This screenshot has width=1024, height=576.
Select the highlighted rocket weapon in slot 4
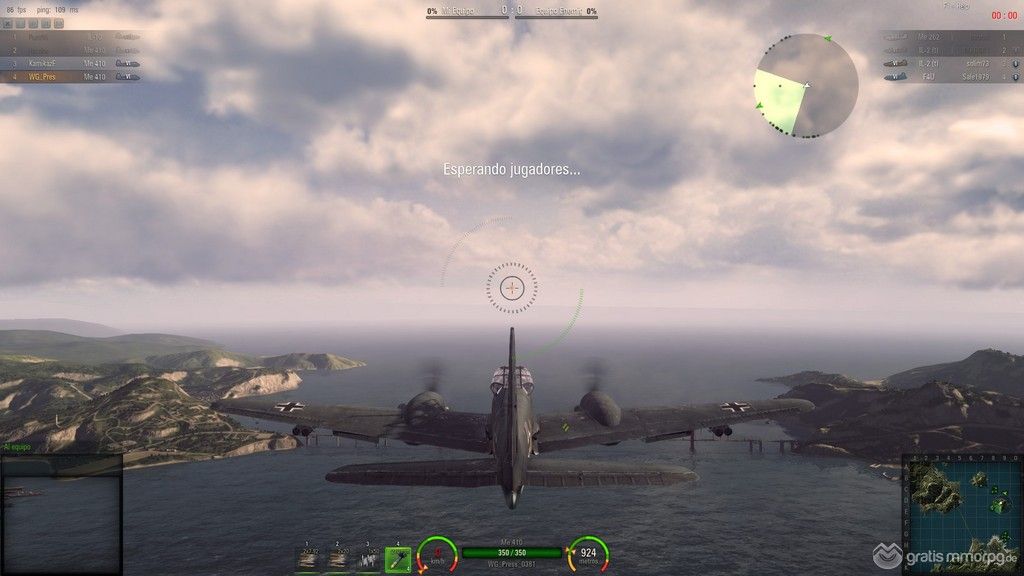click(x=397, y=559)
